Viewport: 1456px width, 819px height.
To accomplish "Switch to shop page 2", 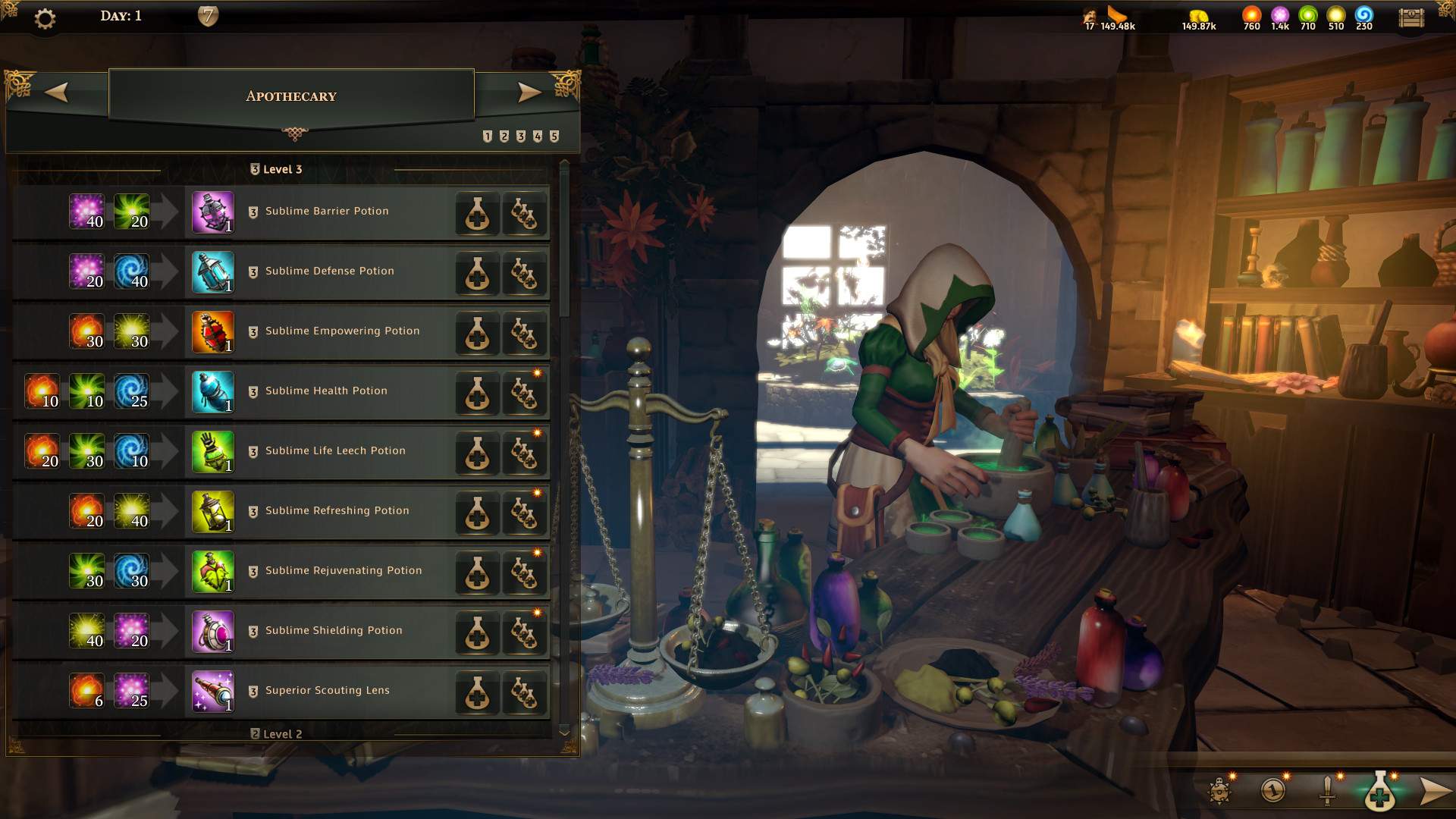I will (x=503, y=136).
